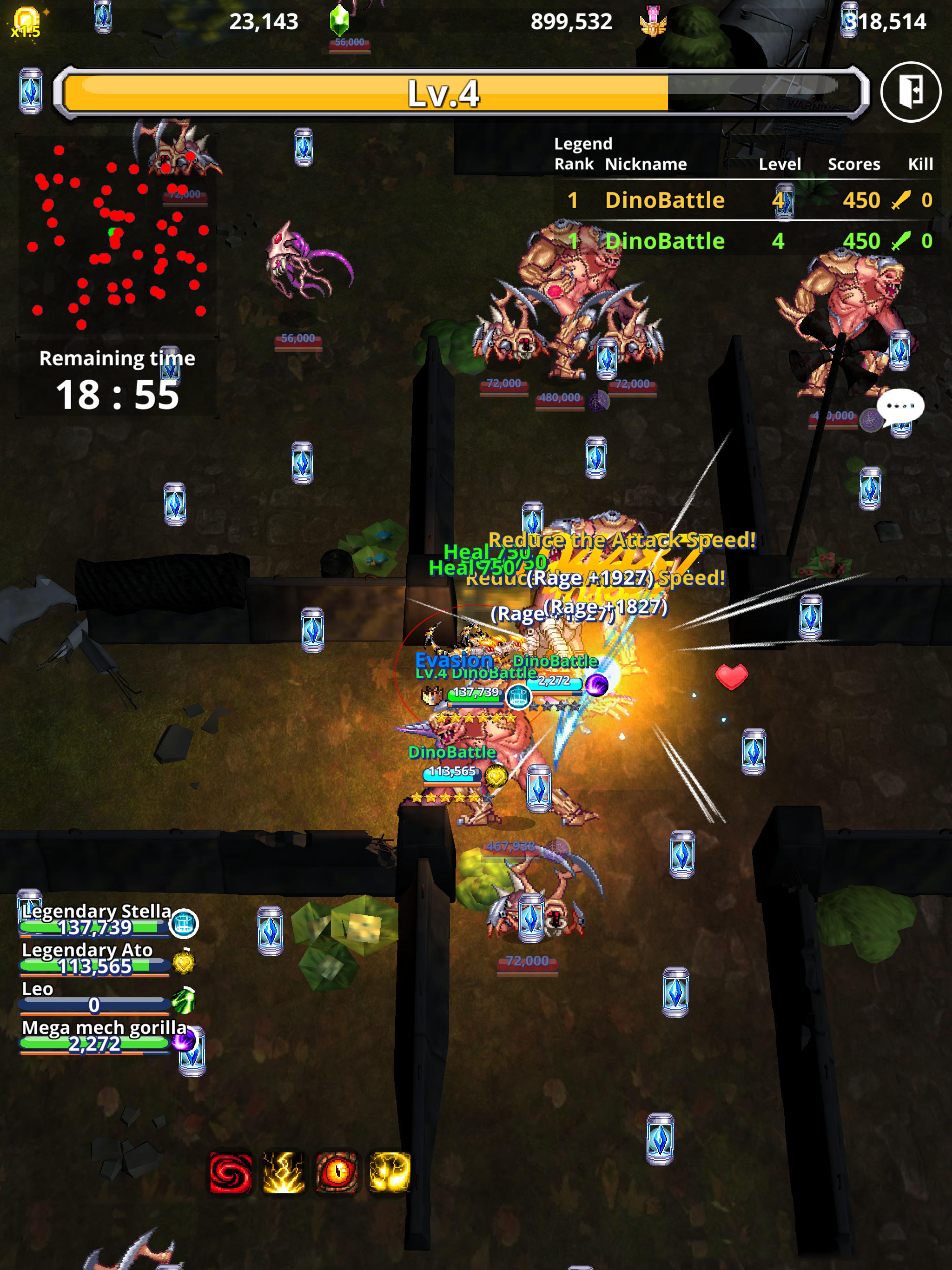
Task: Tap the exit door button
Action: 913,92
